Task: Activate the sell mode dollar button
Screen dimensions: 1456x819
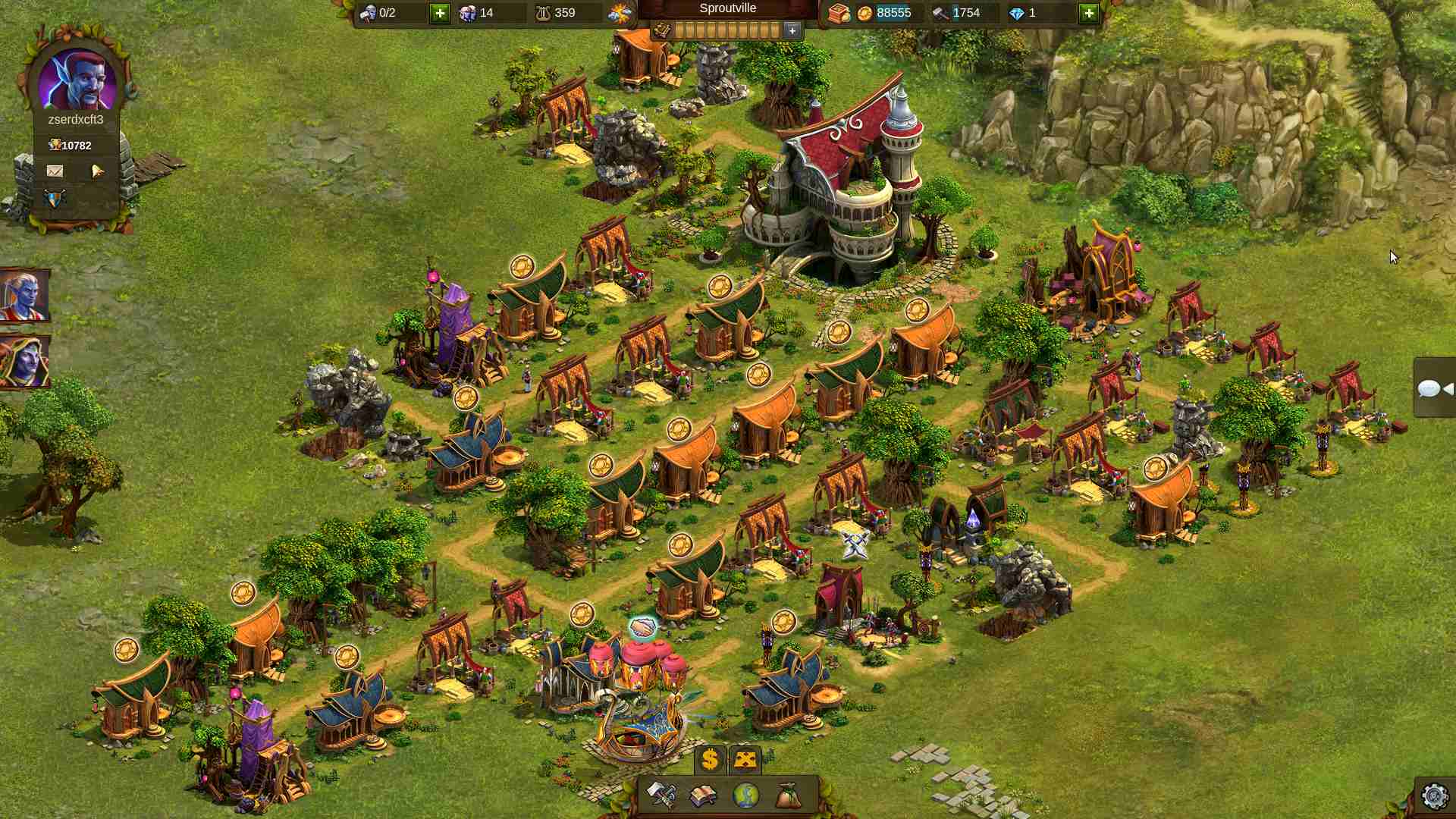Action: (710, 759)
